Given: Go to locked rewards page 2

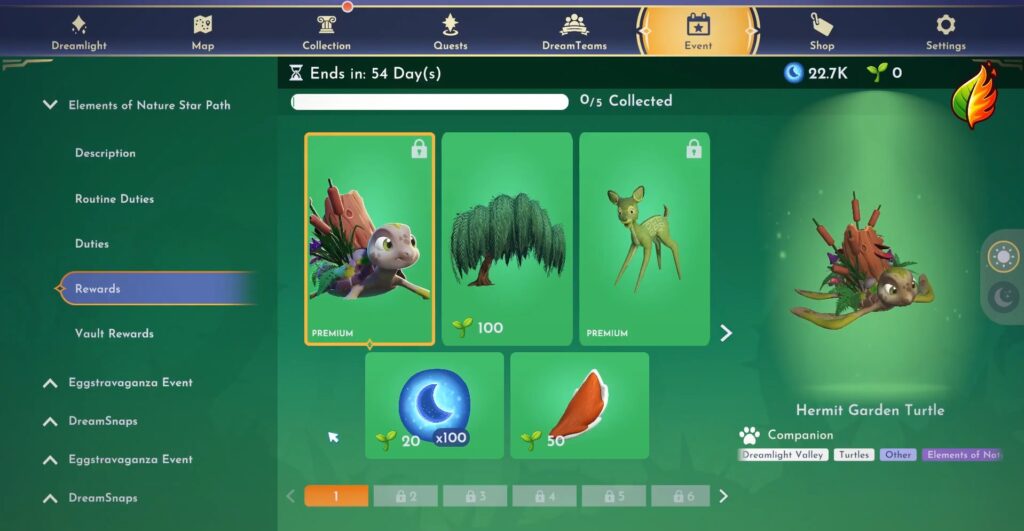Looking at the screenshot, I should (x=406, y=496).
